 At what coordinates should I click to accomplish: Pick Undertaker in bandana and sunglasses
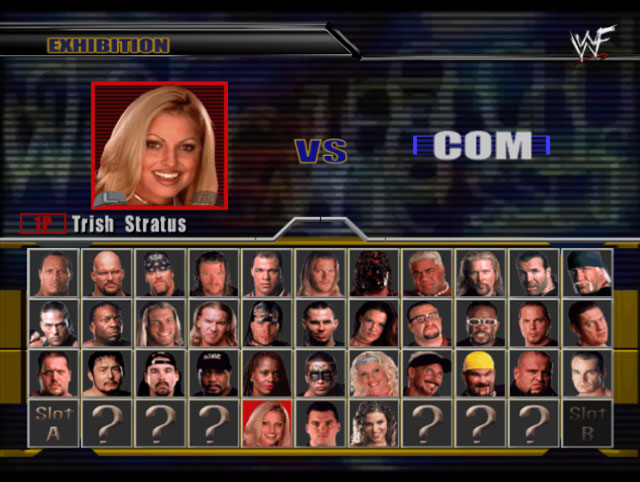point(160,273)
